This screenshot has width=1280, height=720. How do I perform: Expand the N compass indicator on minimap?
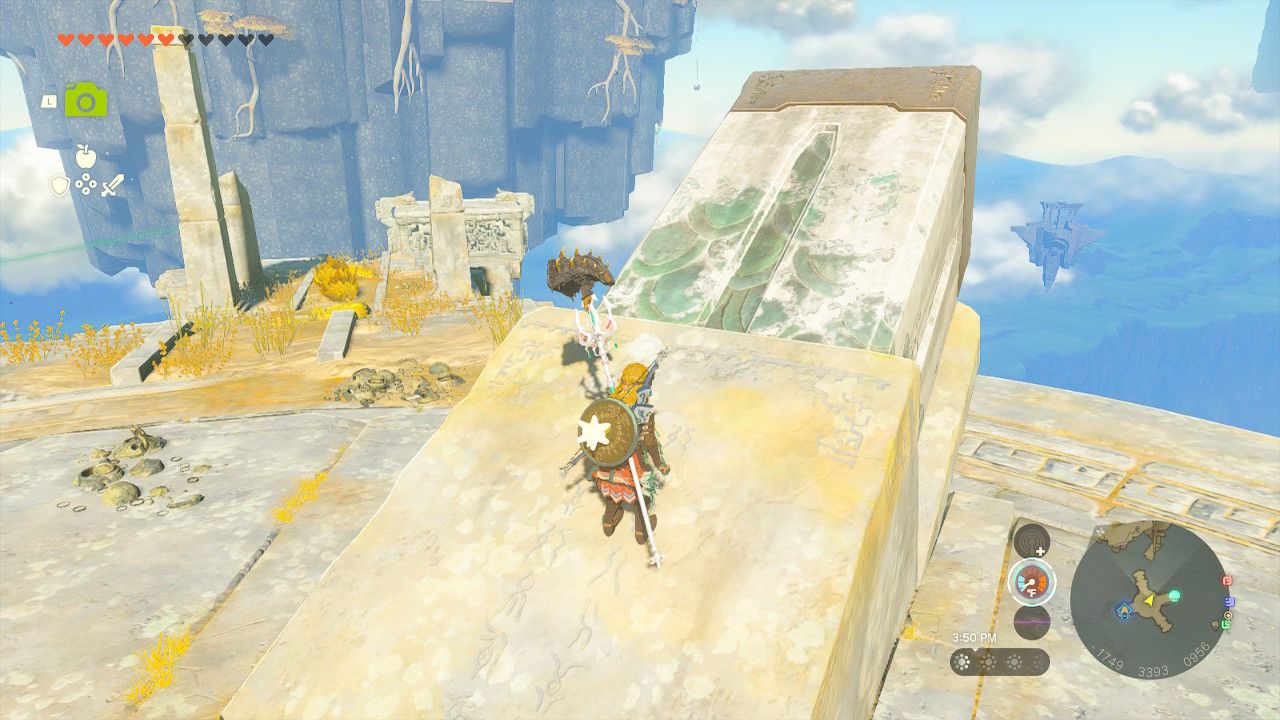point(1099,530)
